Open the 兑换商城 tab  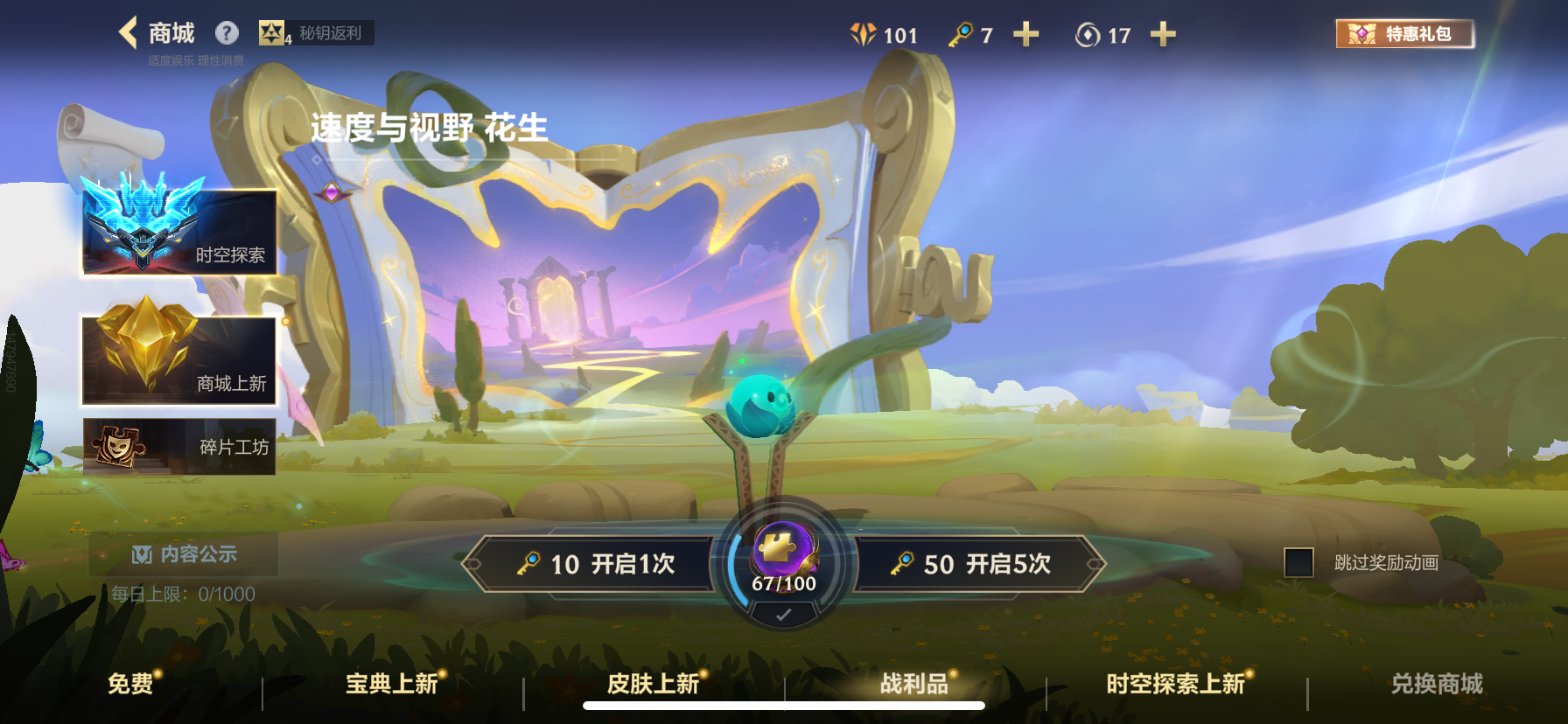[1438, 685]
